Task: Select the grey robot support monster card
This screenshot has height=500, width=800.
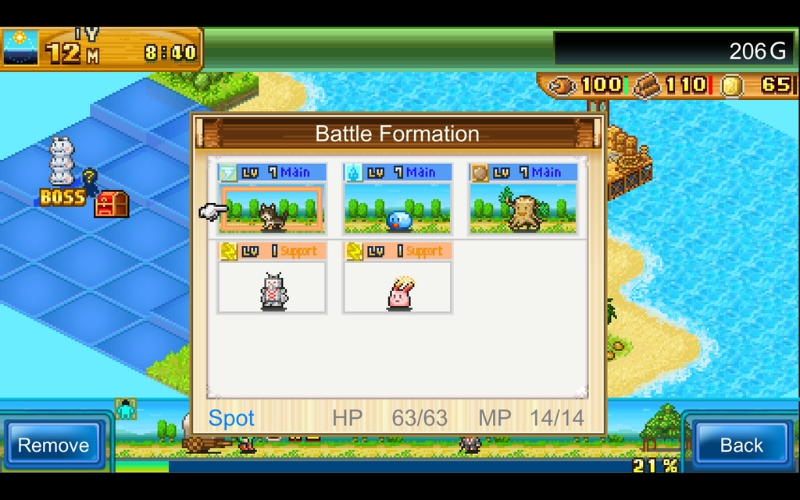Action: pyautogui.click(x=272, y=279)
